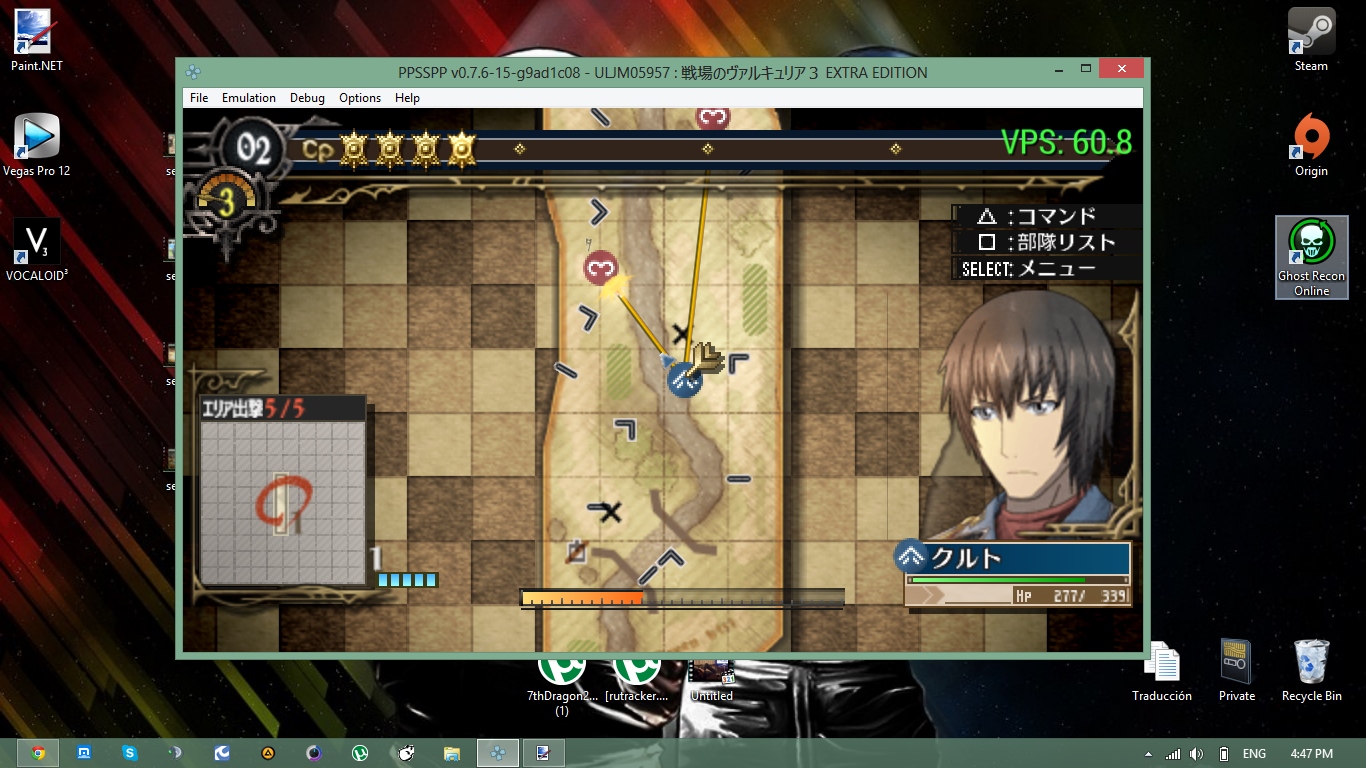This screenshot has height=768, width=1366.
Task: Open the Emulation menu
Action: click(x=249, y=98)
